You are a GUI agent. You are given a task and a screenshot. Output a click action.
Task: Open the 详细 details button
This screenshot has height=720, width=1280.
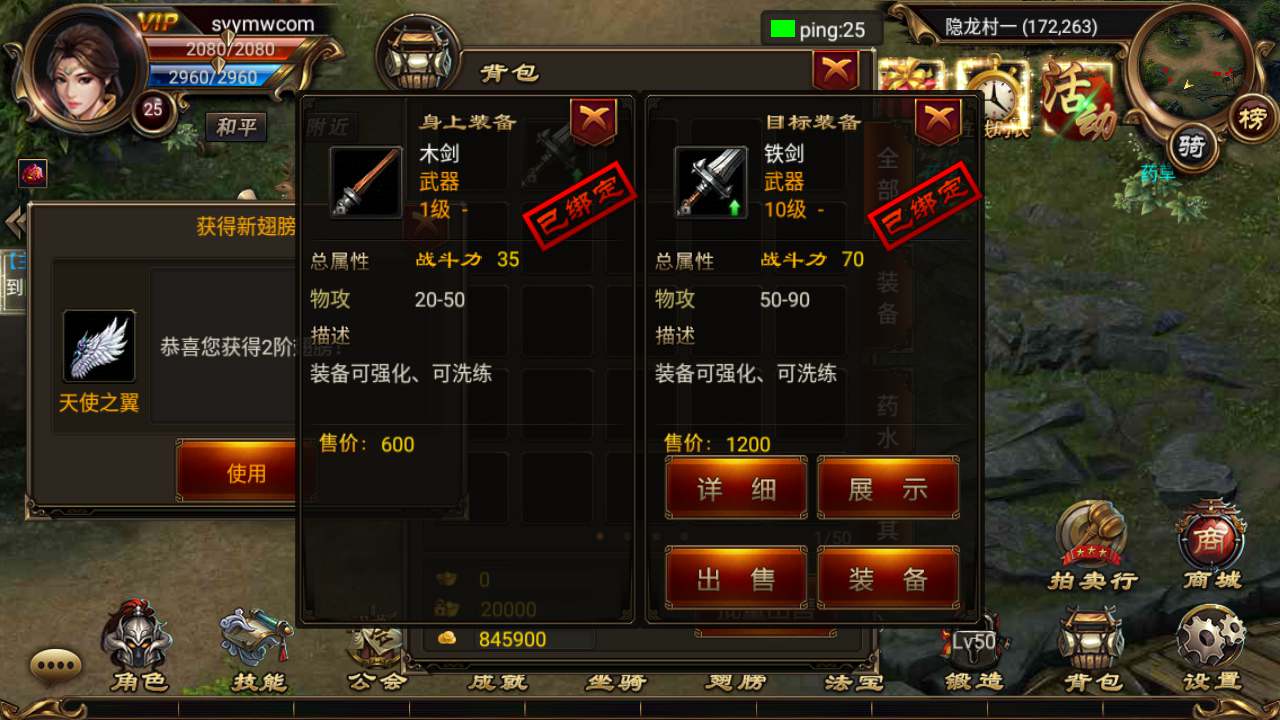tap(736, 488)
